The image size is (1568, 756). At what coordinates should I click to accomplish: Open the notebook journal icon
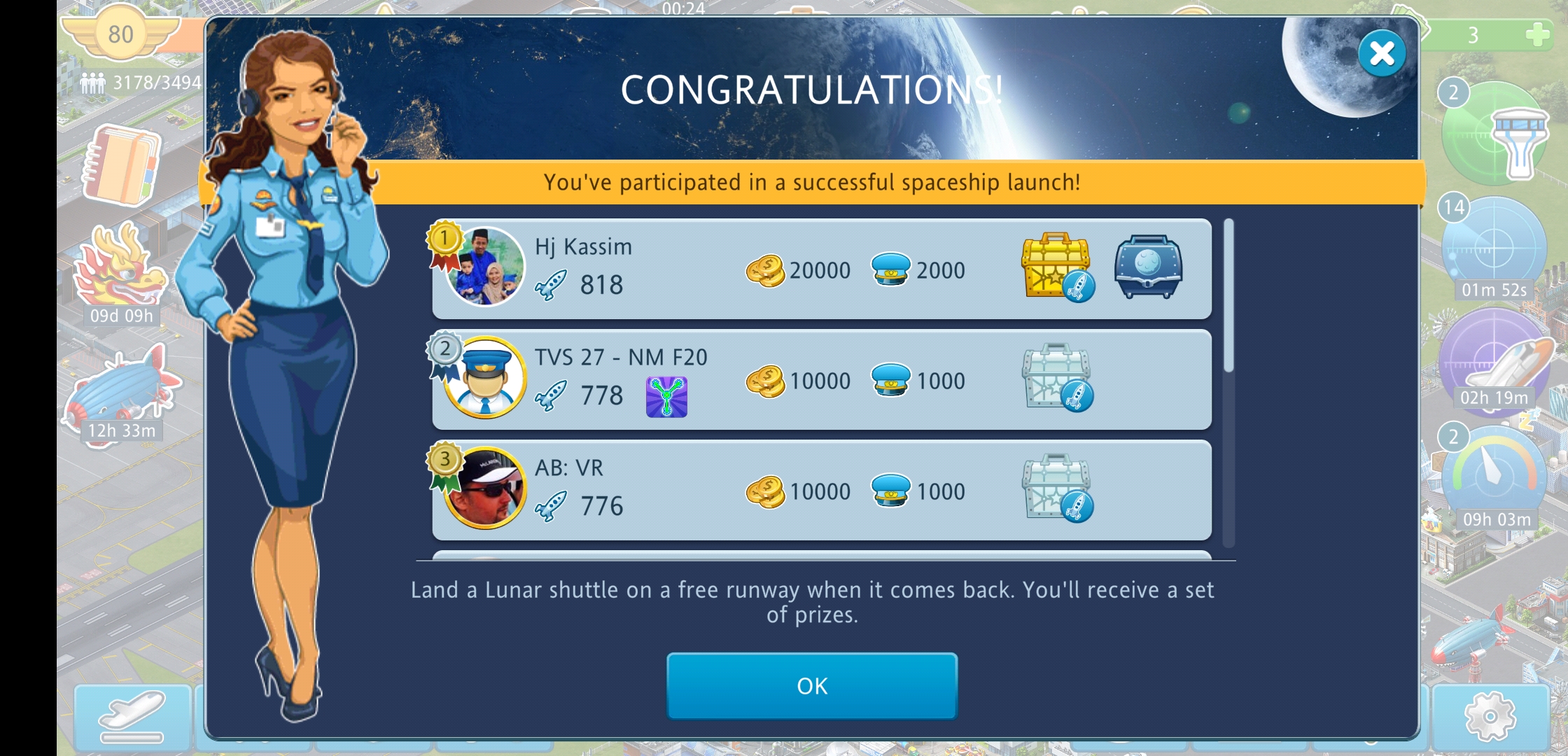122,165
